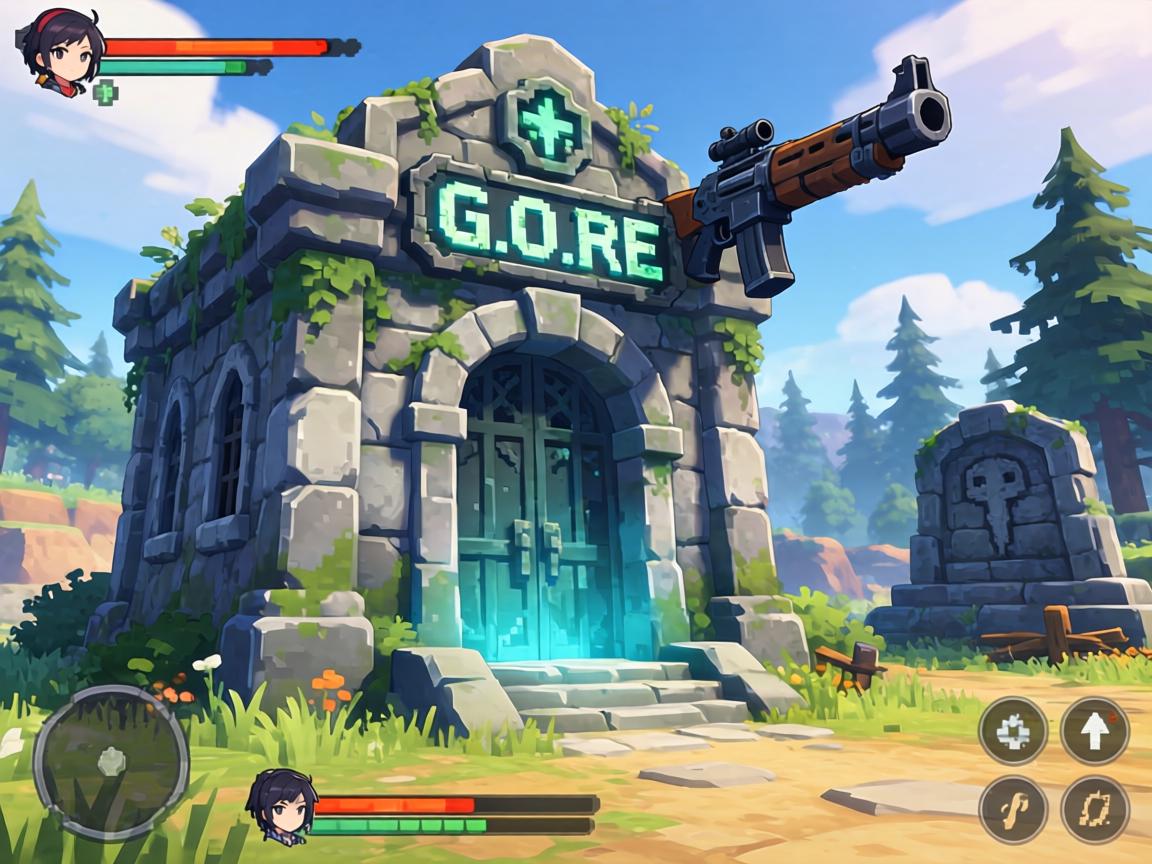
Task: Click the small green cross buff icon
Action: coord(105,93)
